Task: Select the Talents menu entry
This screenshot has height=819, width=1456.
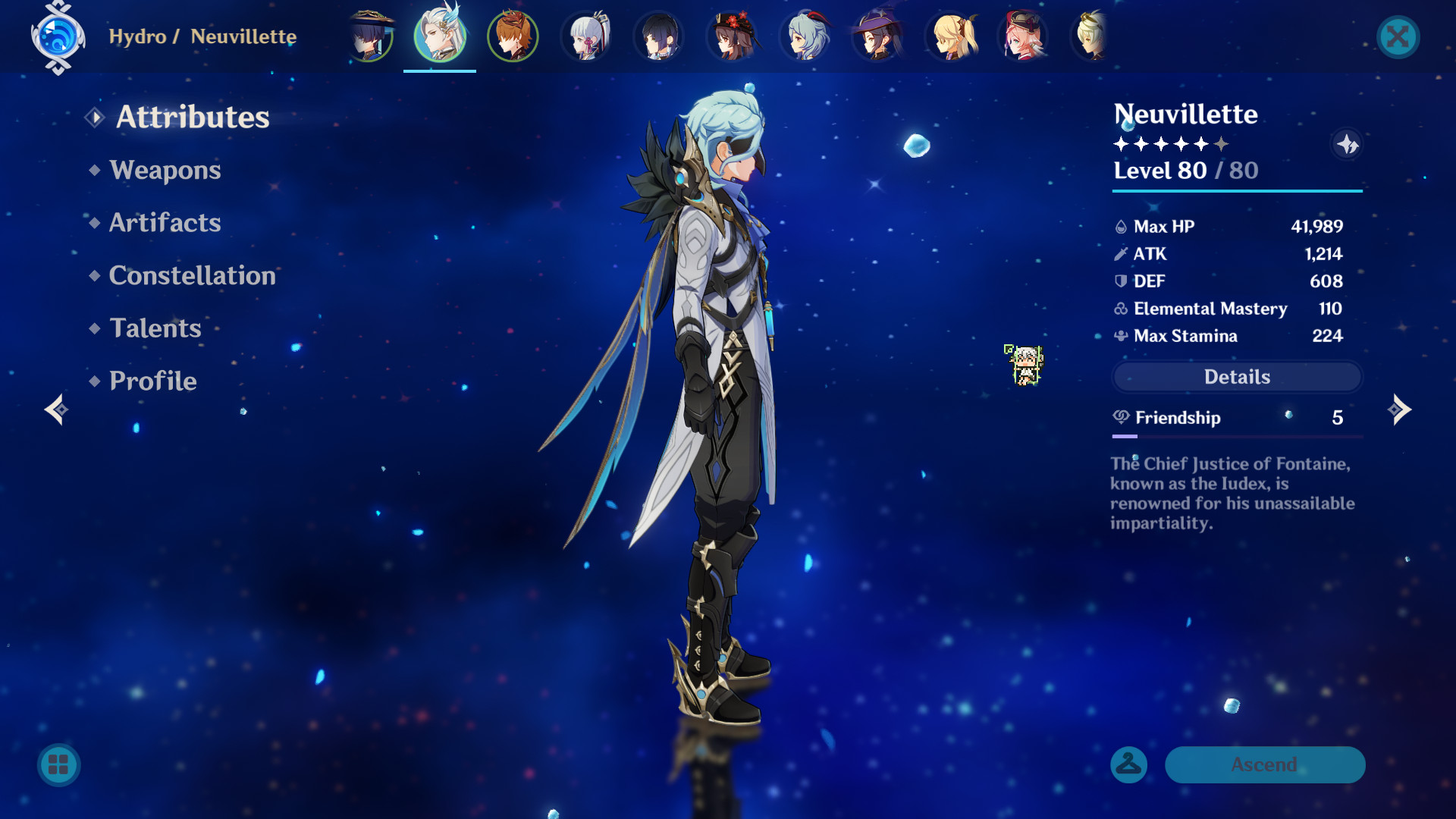Action: [x=155, y=328]
